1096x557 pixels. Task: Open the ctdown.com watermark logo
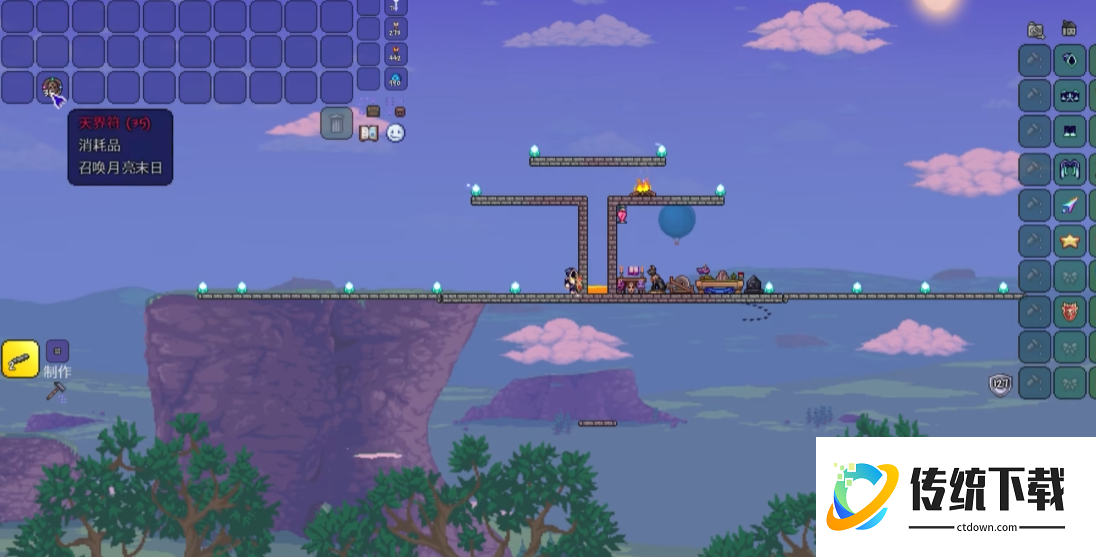point(955,496)
